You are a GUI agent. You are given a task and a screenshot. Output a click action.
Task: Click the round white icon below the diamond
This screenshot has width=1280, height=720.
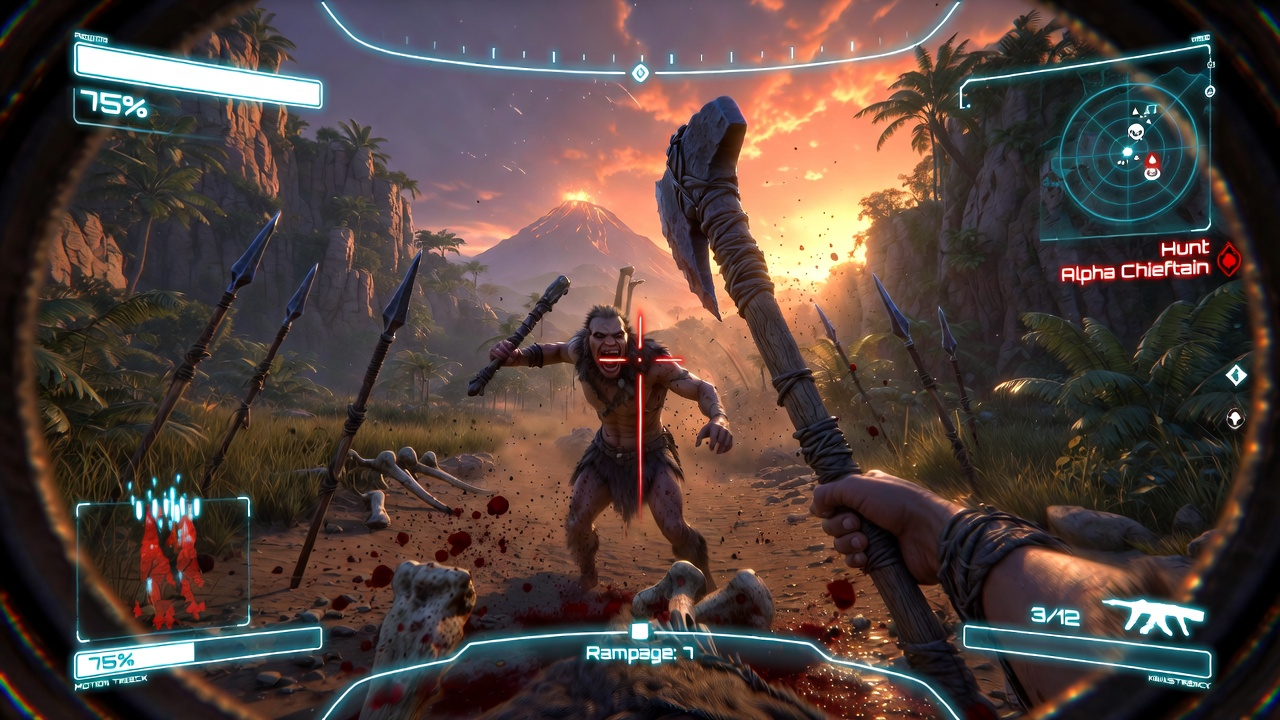1237,417
